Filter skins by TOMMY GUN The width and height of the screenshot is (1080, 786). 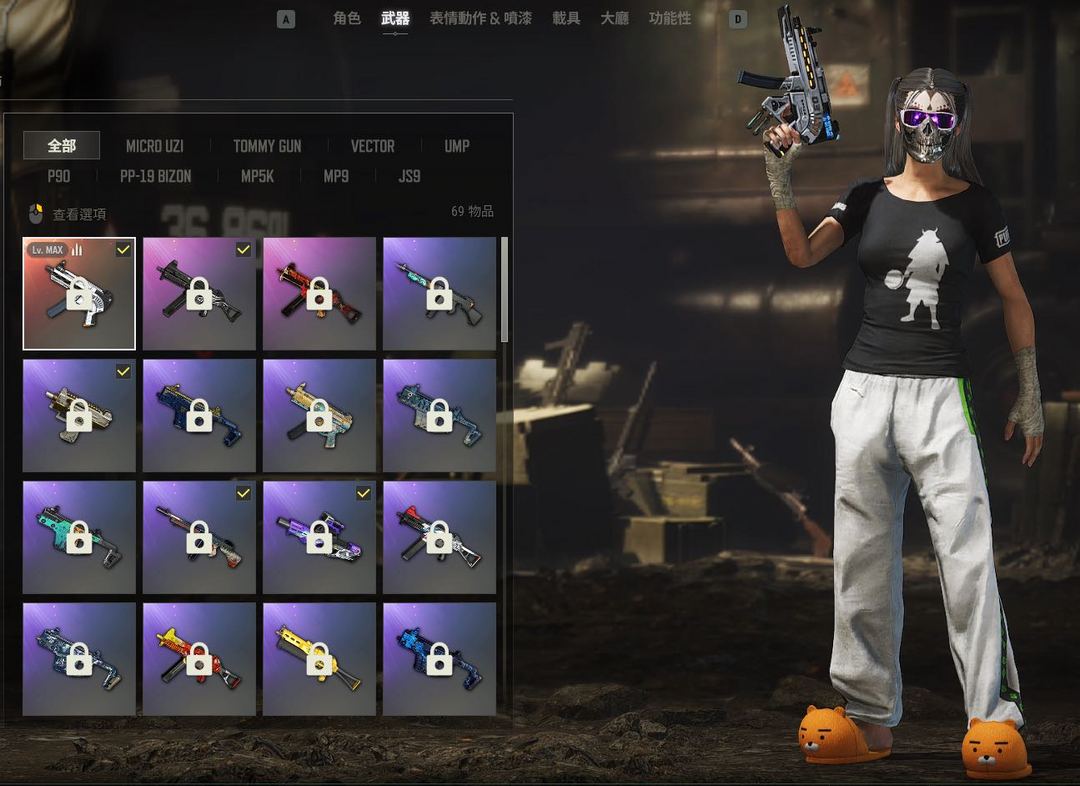pos(267,146)
